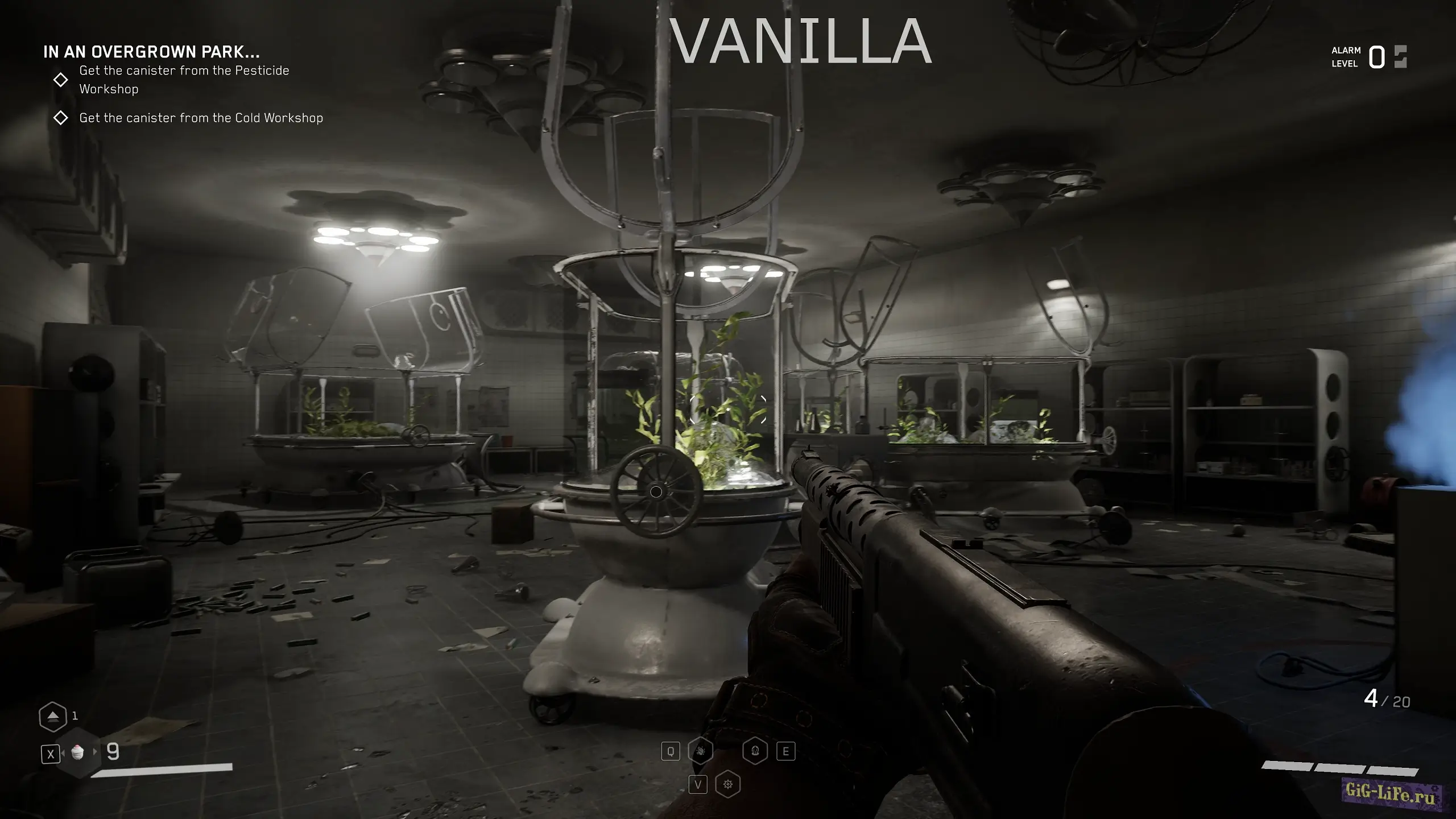
Task: Click the stacked triangle hexagon icon
Action: tap(52, 716)
